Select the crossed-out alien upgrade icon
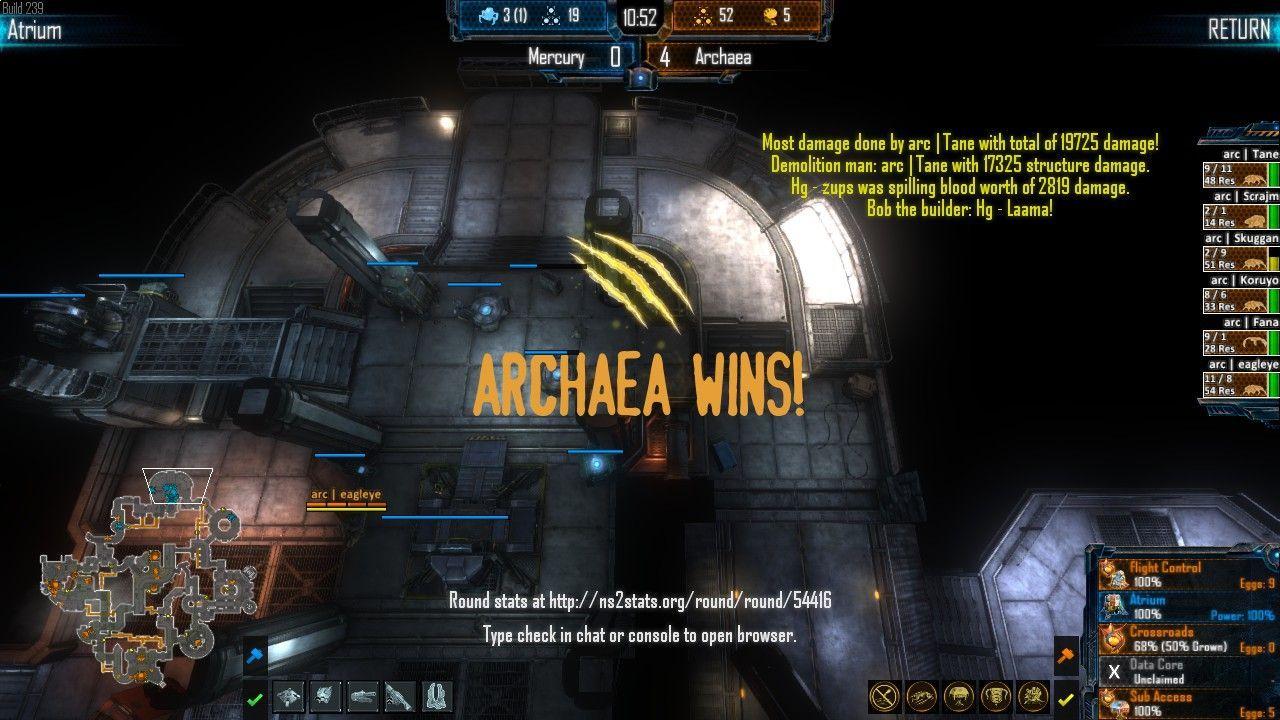This screenshot has height=720, width=1280. click(x=885, y=696)
